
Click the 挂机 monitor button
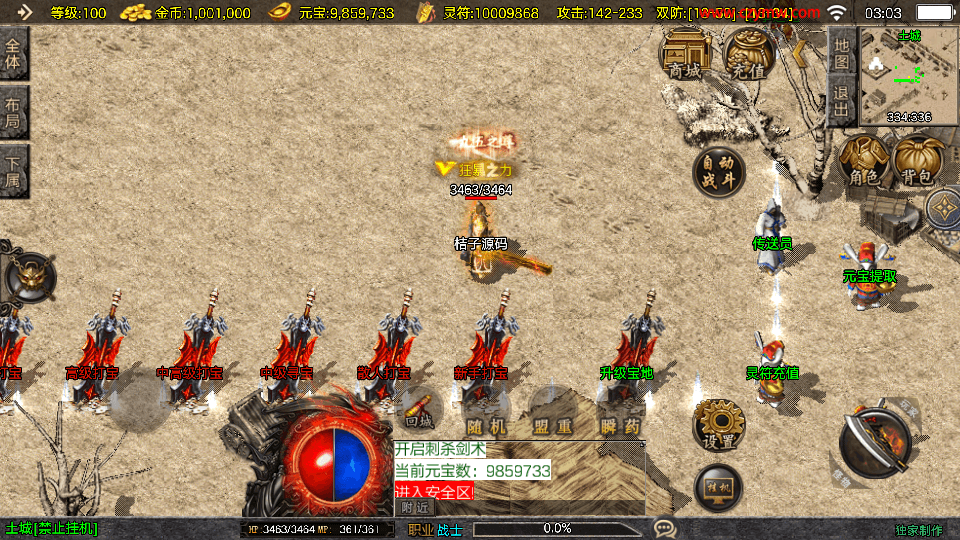(718, 489)
